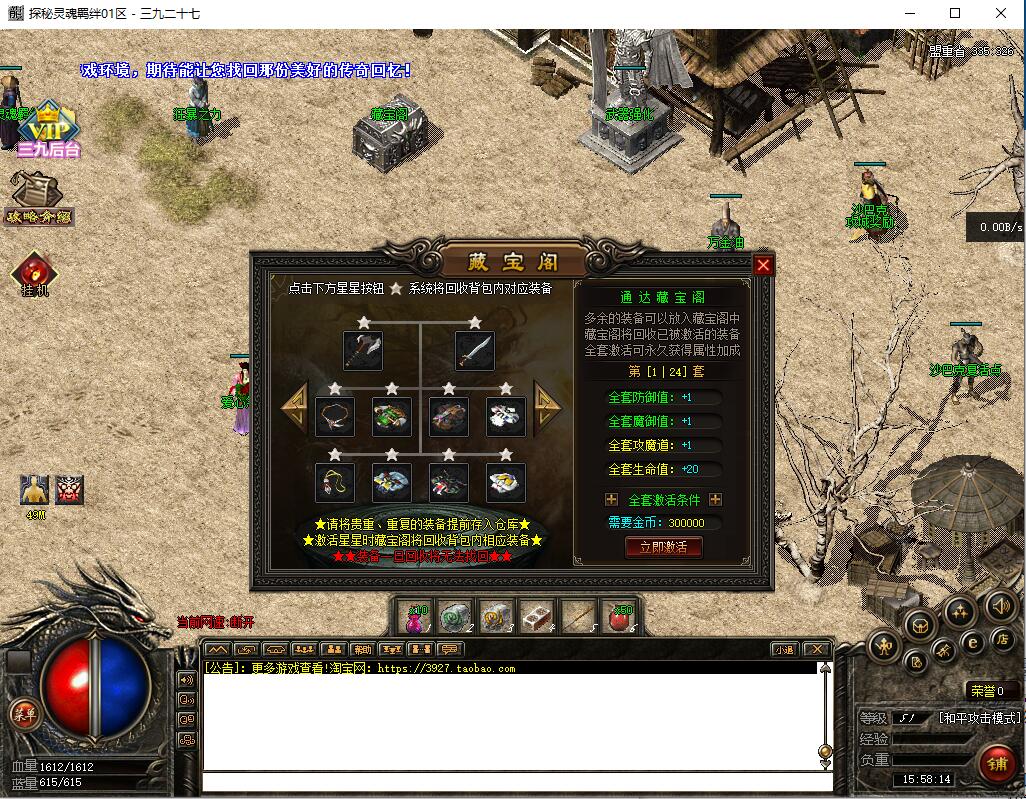Open the VIP 三九后台 panel
This screenshot has height=799, width=1026.
[41, 131]
